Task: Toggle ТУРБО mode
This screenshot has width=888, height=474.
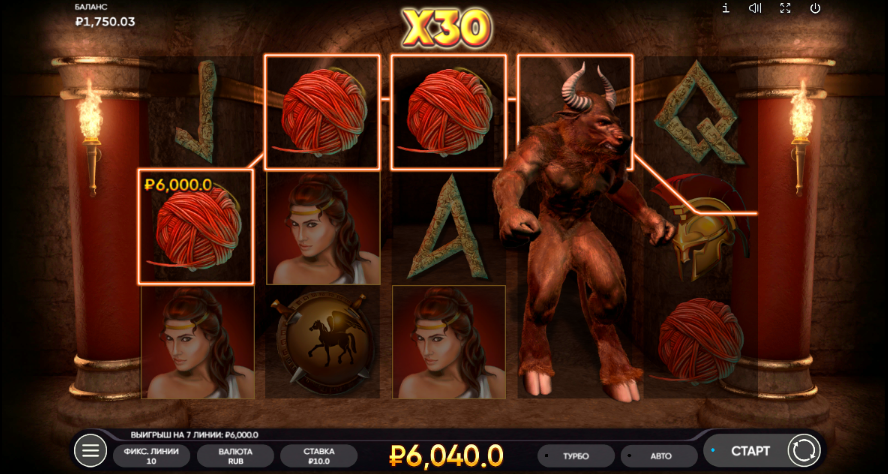Action: [x=575, y=456]
